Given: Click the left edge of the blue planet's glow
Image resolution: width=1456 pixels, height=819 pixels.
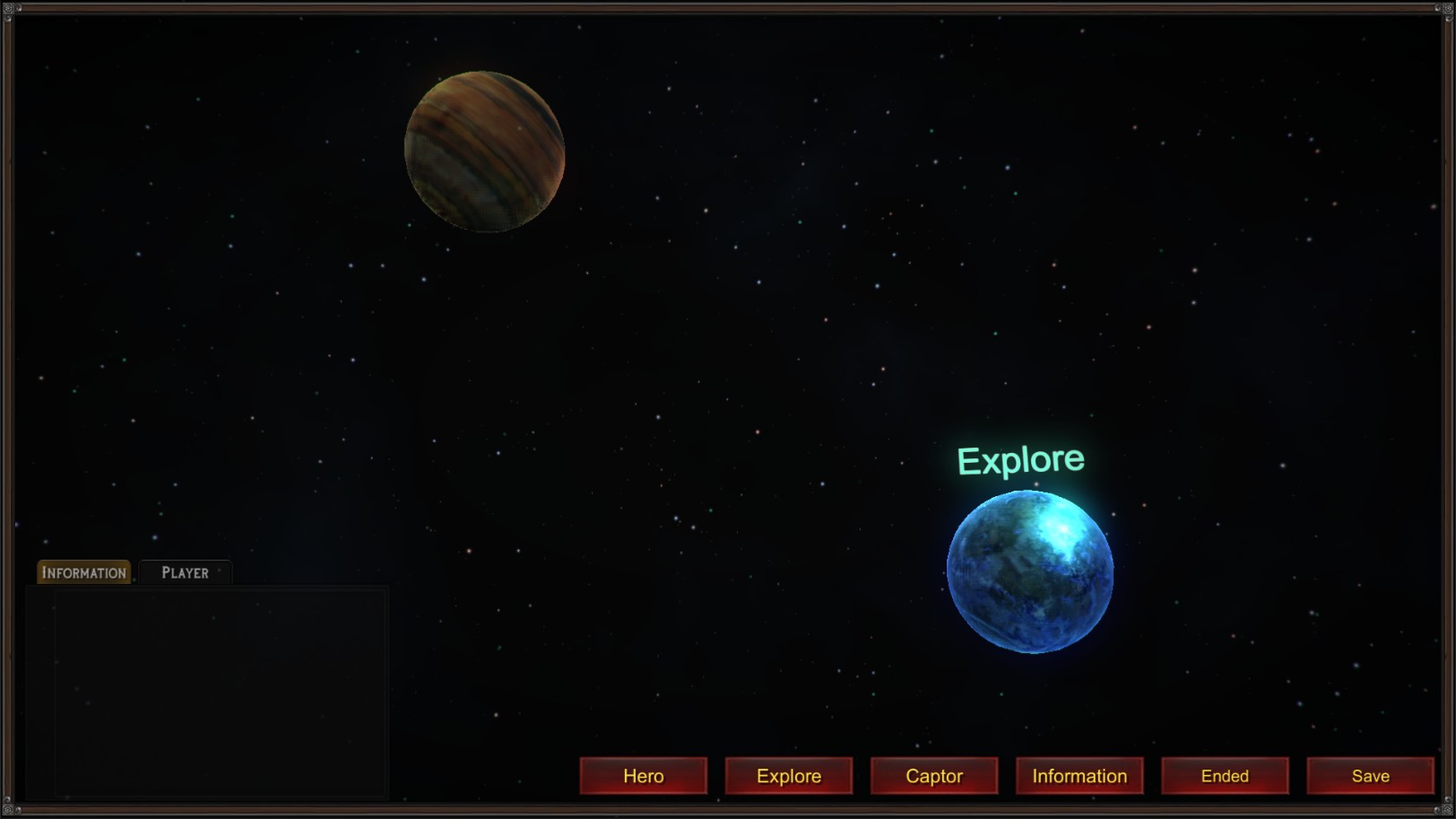Looking at the screenshot, I should [x=953, y=574].
